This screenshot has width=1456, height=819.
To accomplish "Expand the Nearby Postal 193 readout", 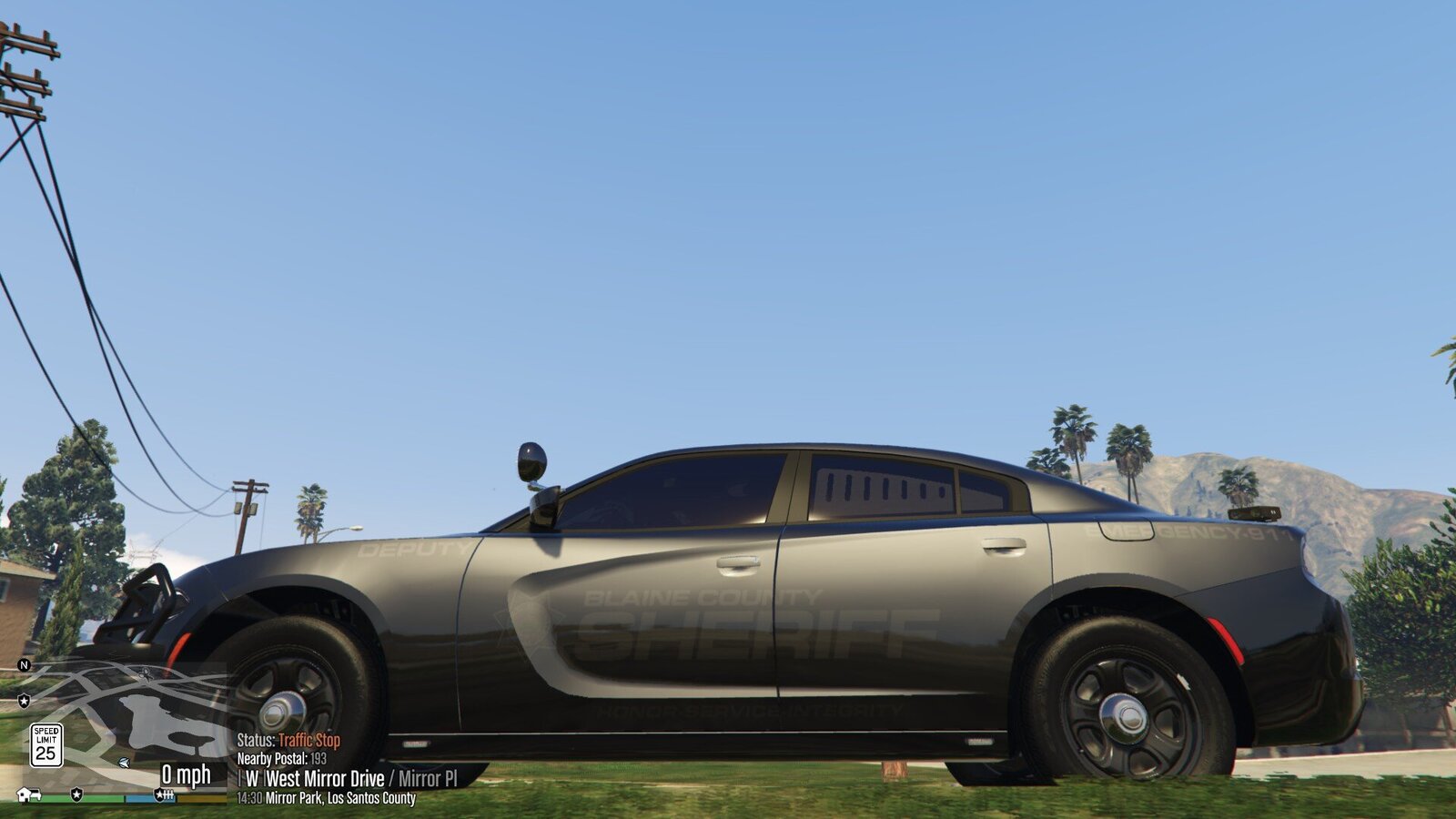I will coord(318,759).
